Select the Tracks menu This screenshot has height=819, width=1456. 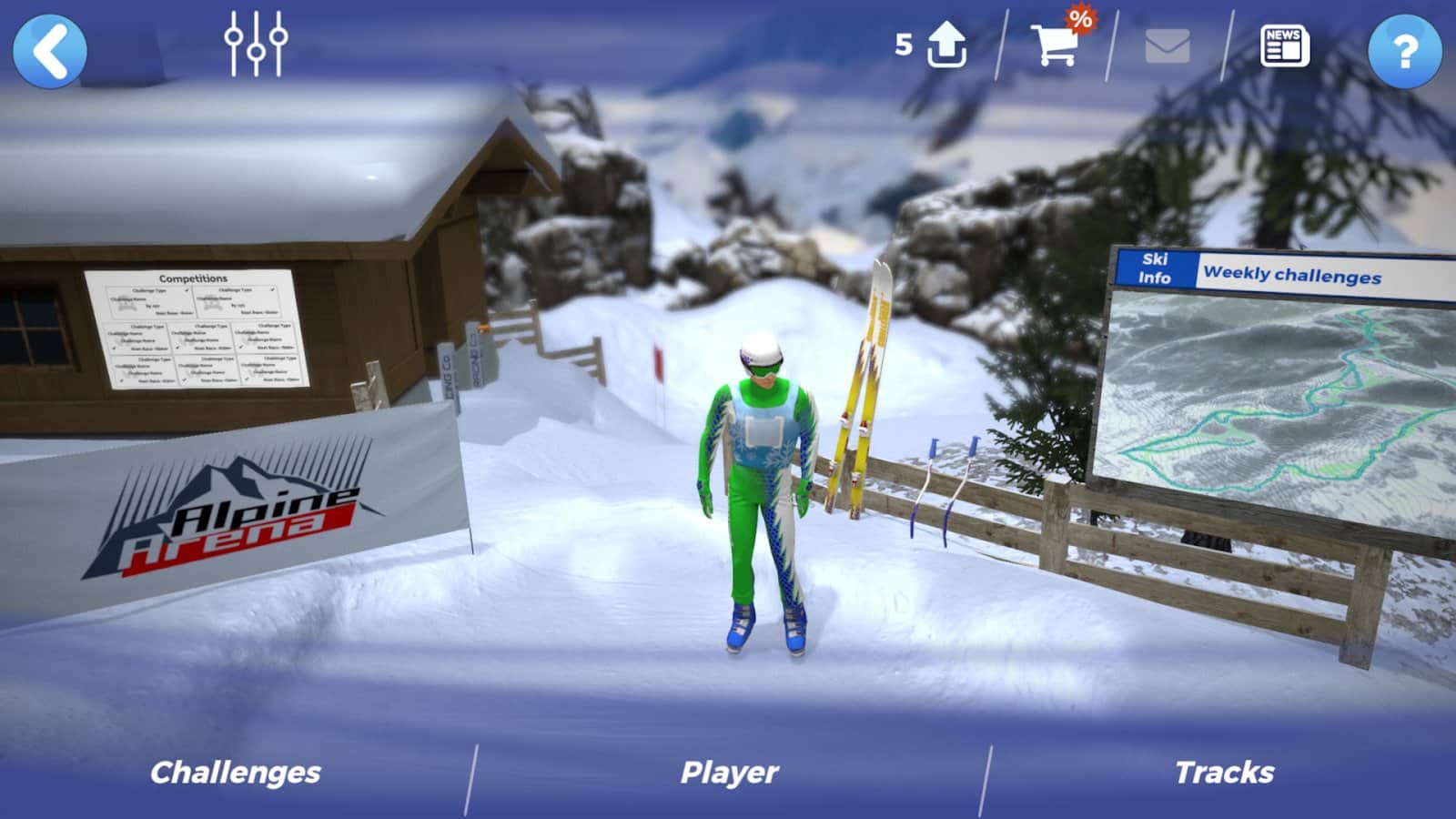click(1224, 773)
